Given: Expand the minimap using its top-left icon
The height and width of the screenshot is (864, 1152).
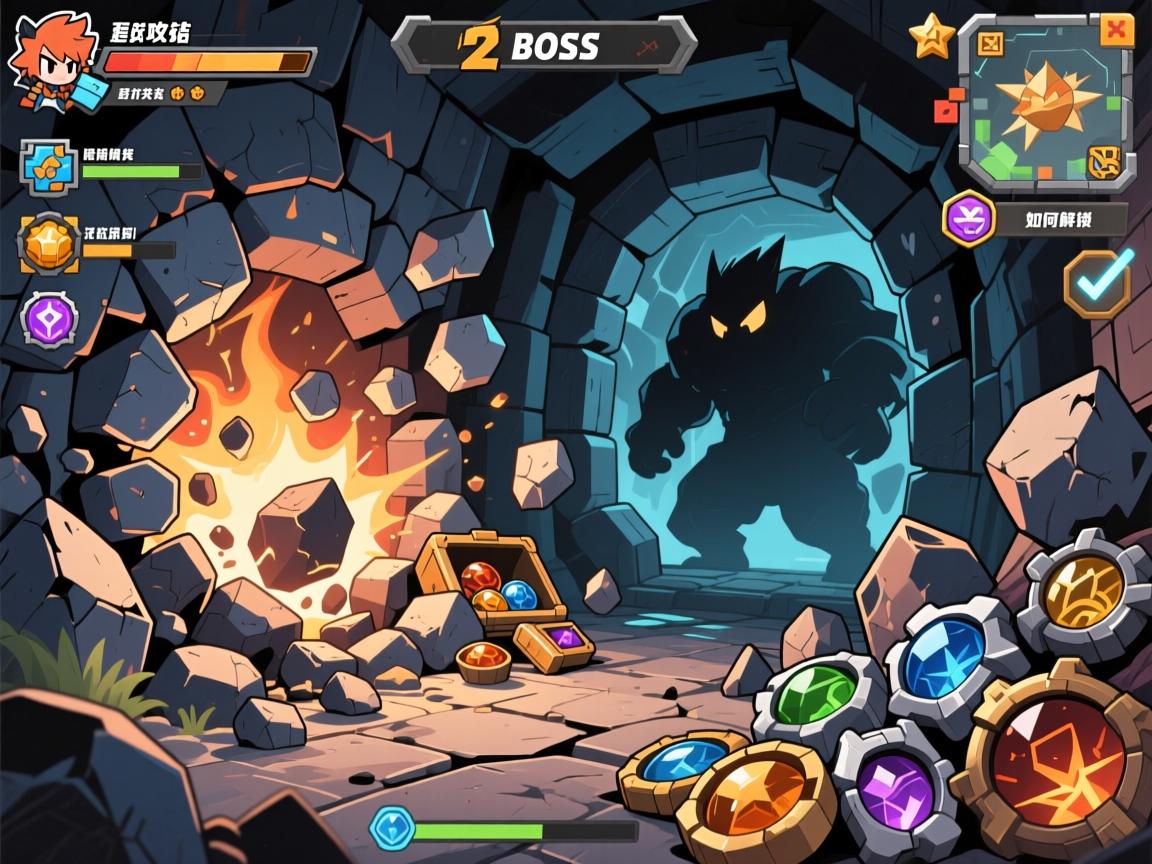Looking at the screenshot, I should click(990, 43).
